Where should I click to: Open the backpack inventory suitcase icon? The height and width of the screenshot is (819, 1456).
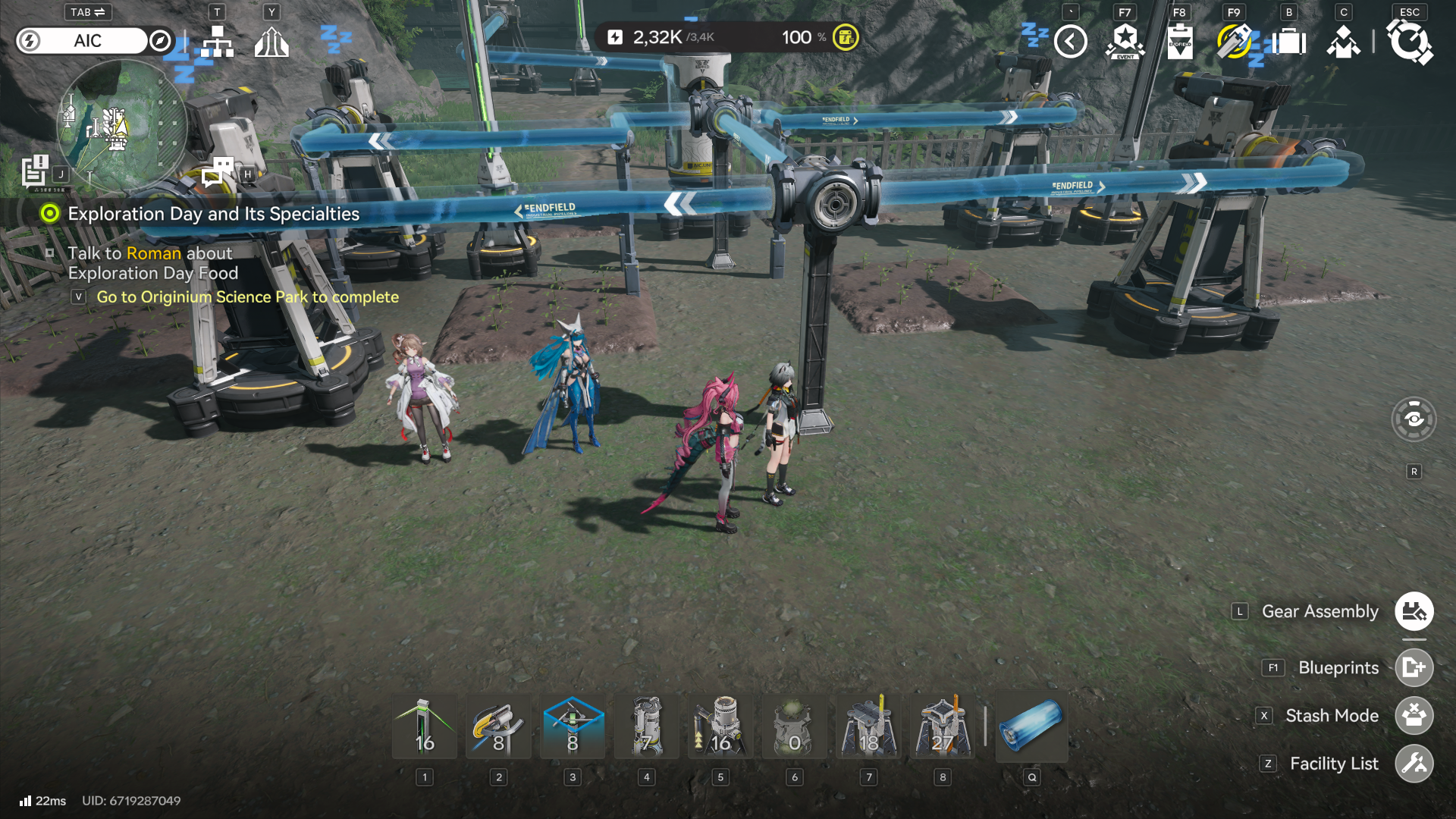(1289, 42)
